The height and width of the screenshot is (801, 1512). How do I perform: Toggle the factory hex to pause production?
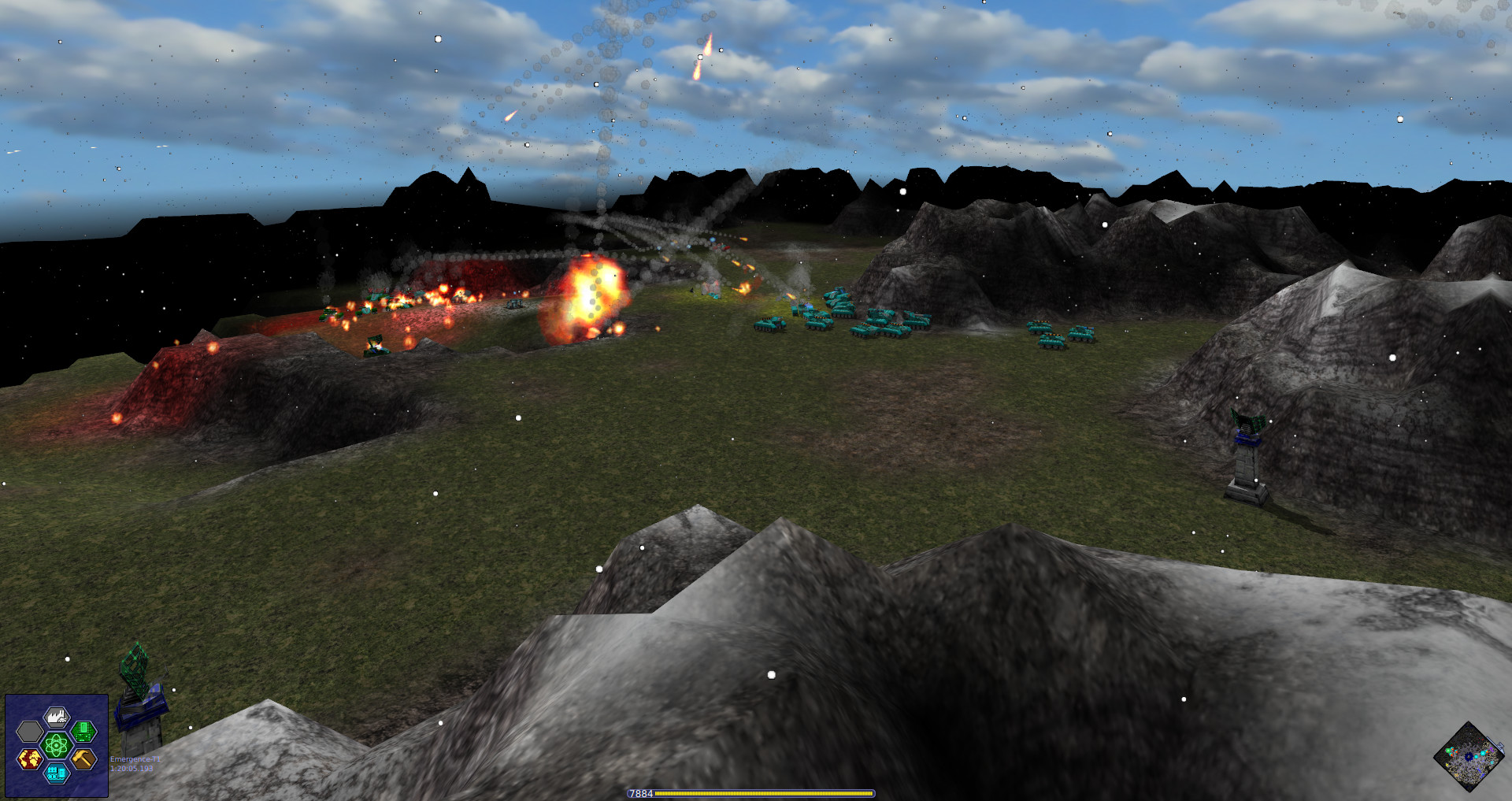57,717
